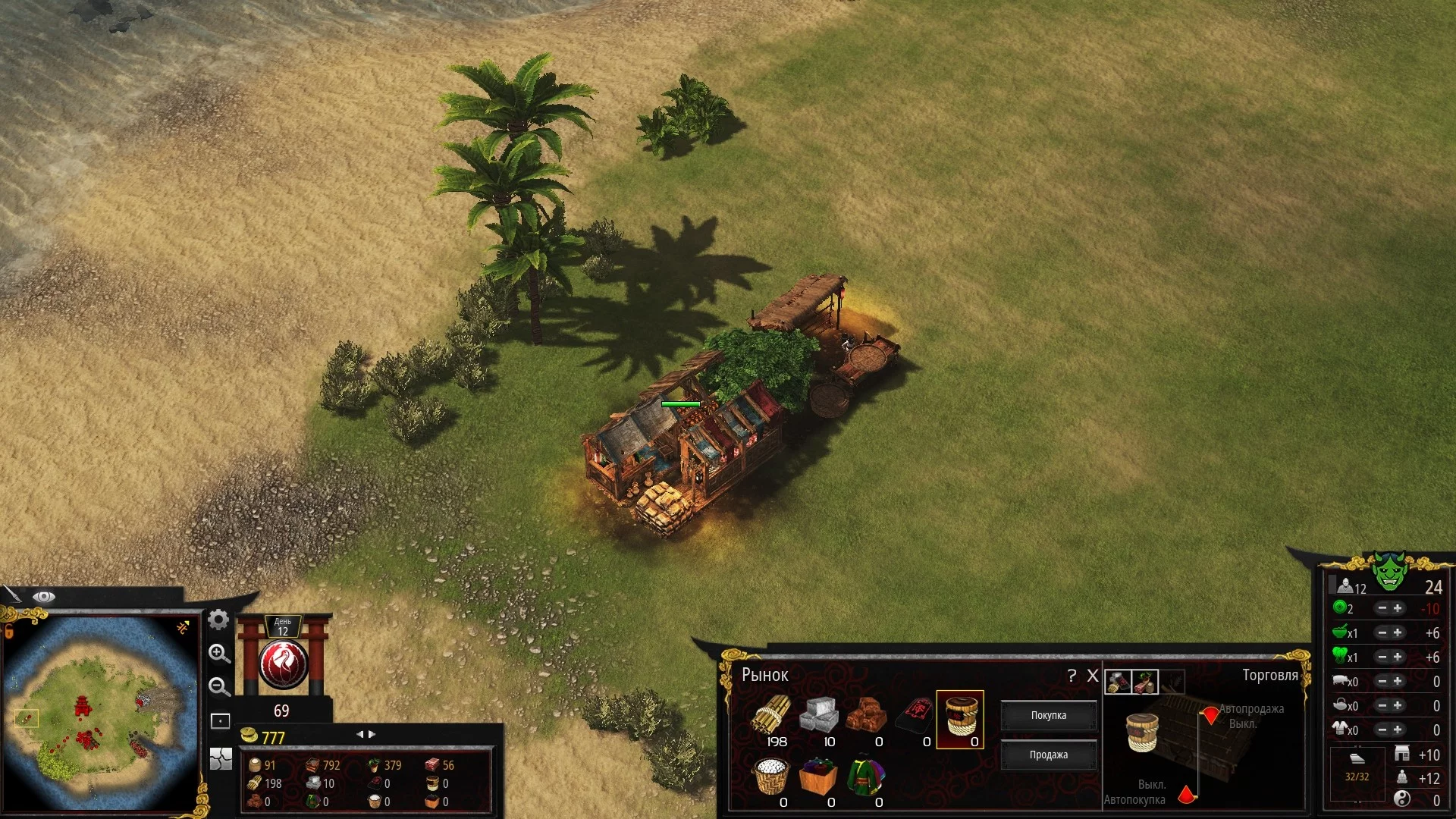Click the island minimap
1456x819 pixels.
pos(102,713)
